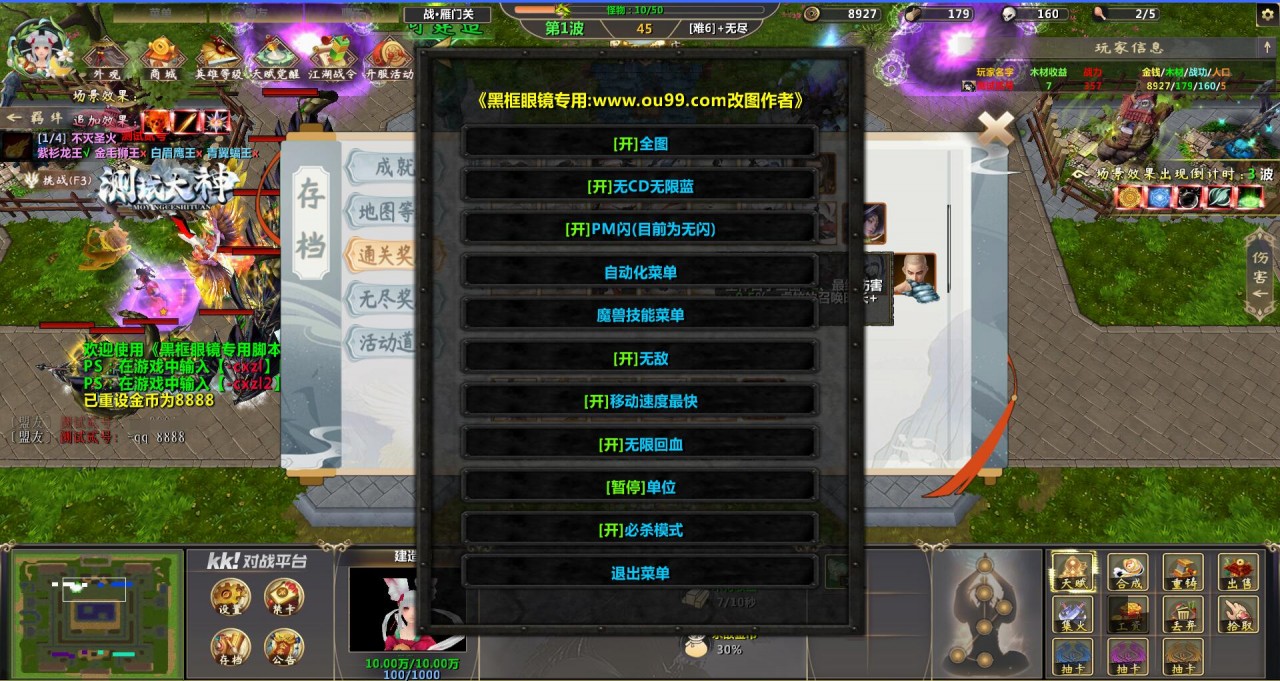Turn on 无敌 invincibility
Viewport: 1280px width, 681px height.
[x=640, y=358]
